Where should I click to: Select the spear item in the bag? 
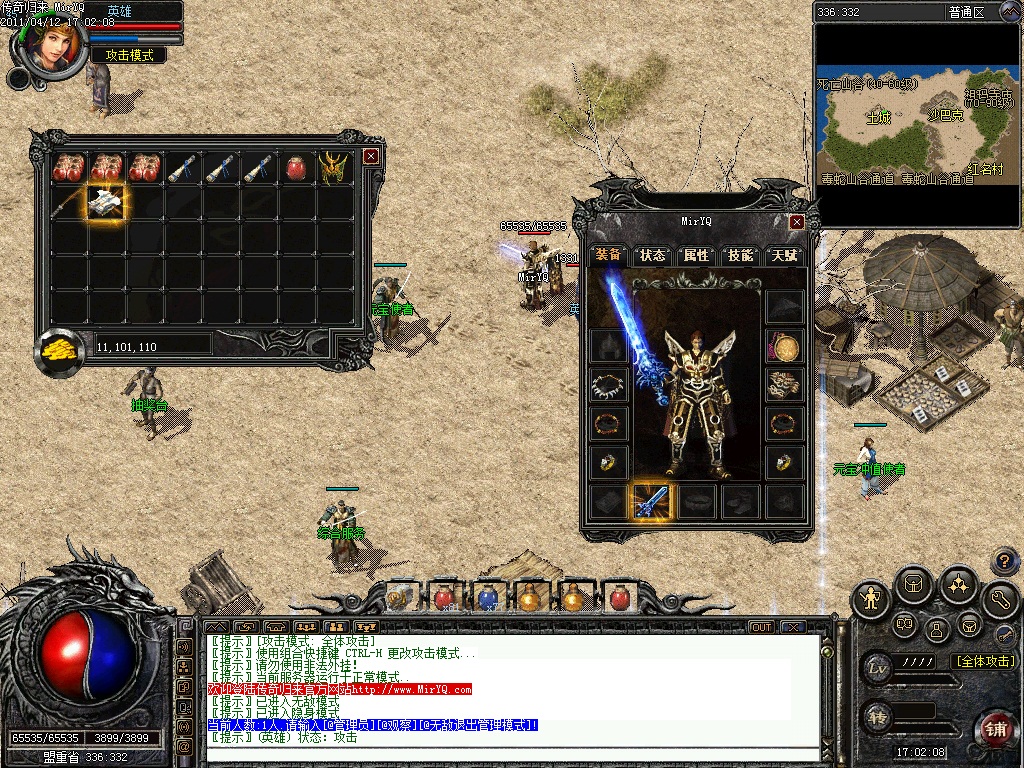coord(67,203)
